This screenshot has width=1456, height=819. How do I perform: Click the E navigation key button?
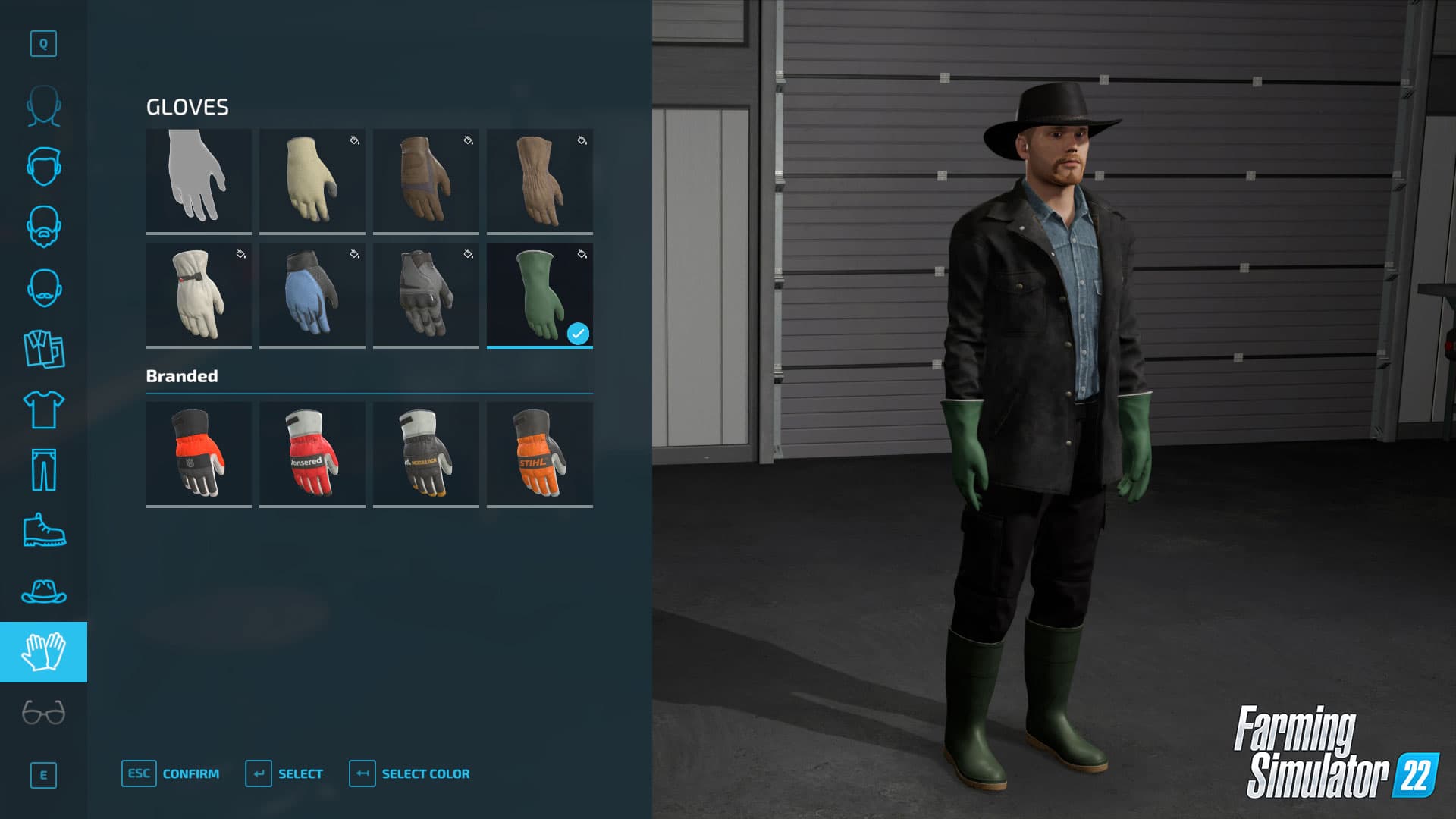tap(44, 775)
